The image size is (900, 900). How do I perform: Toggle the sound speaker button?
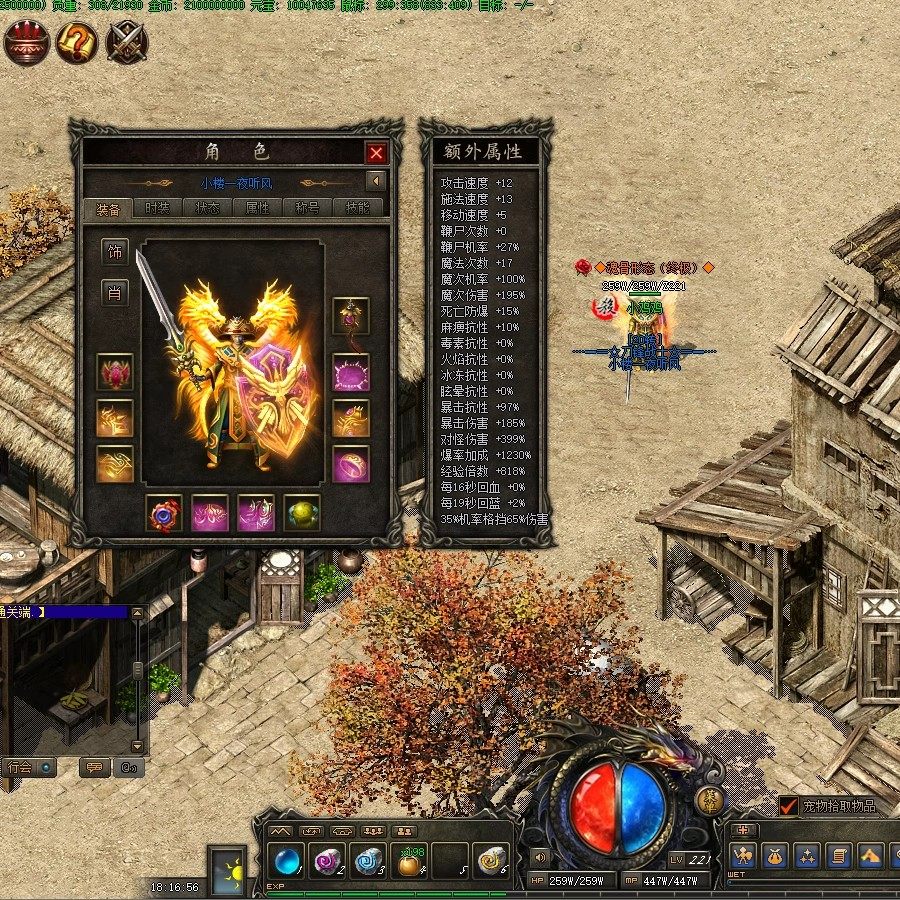[x=540, y=857]
